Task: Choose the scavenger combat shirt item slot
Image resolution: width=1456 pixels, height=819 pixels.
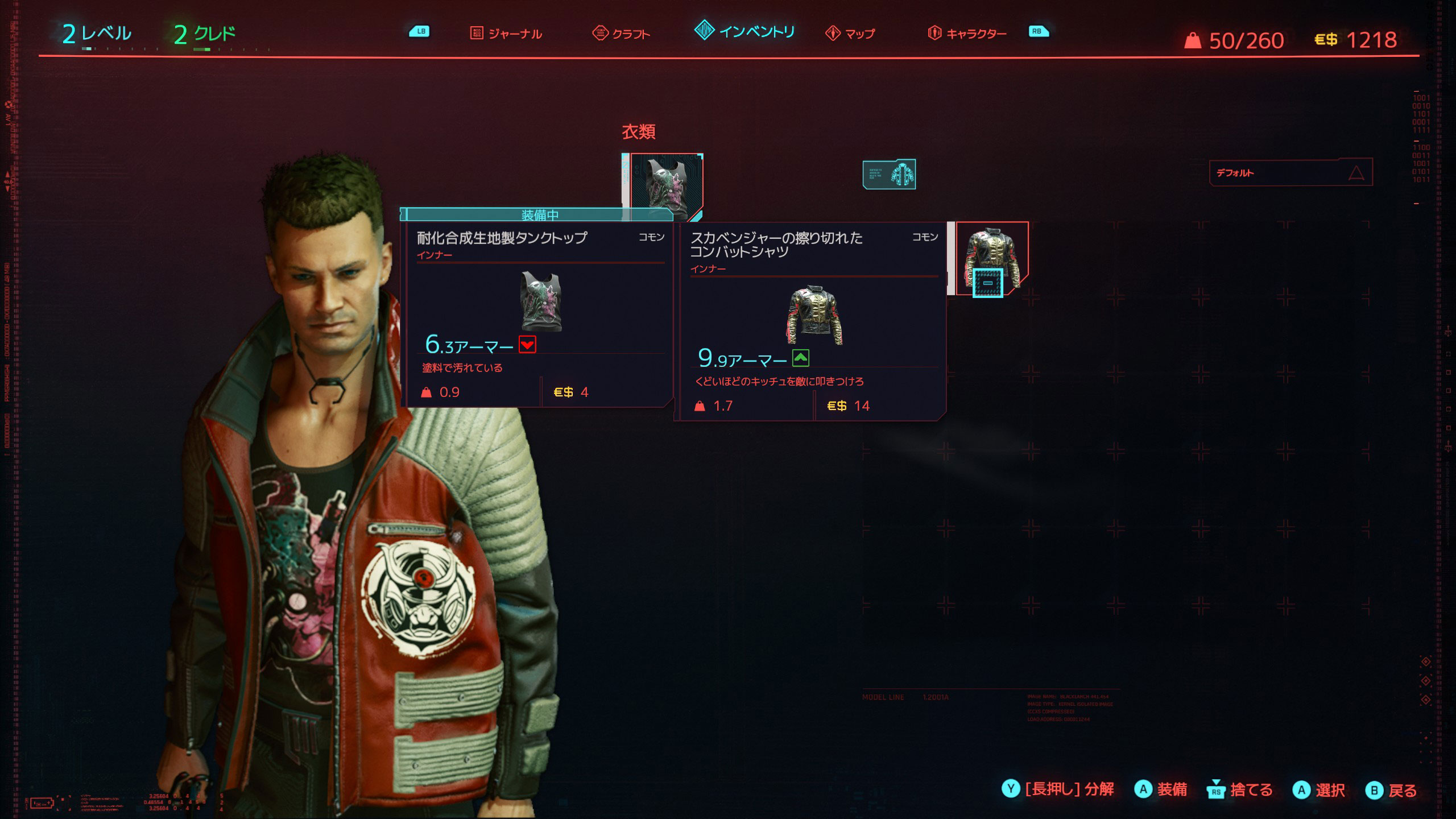Action: (x=992, y=258)
